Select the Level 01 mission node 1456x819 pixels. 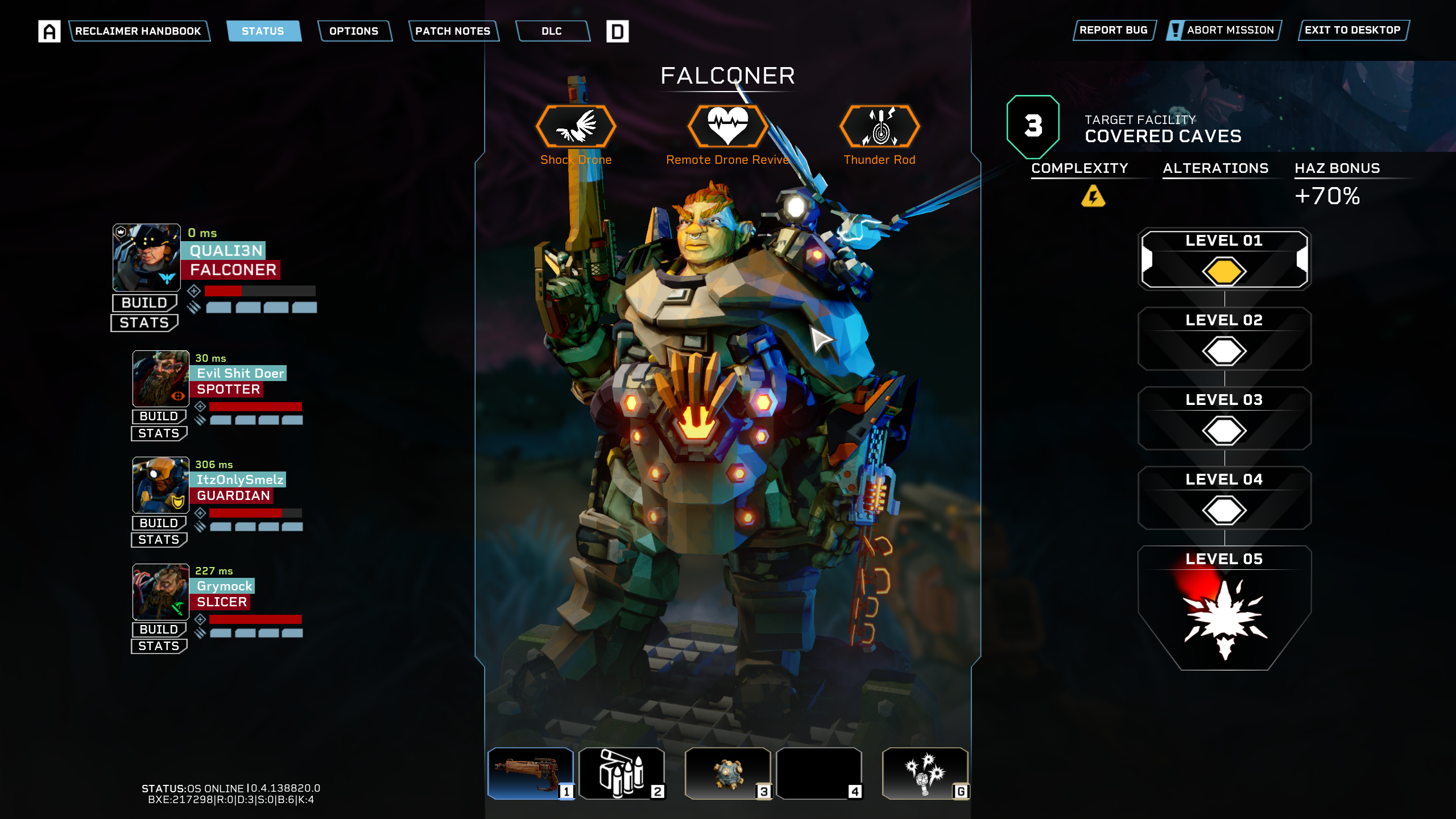pos(1224,260)
